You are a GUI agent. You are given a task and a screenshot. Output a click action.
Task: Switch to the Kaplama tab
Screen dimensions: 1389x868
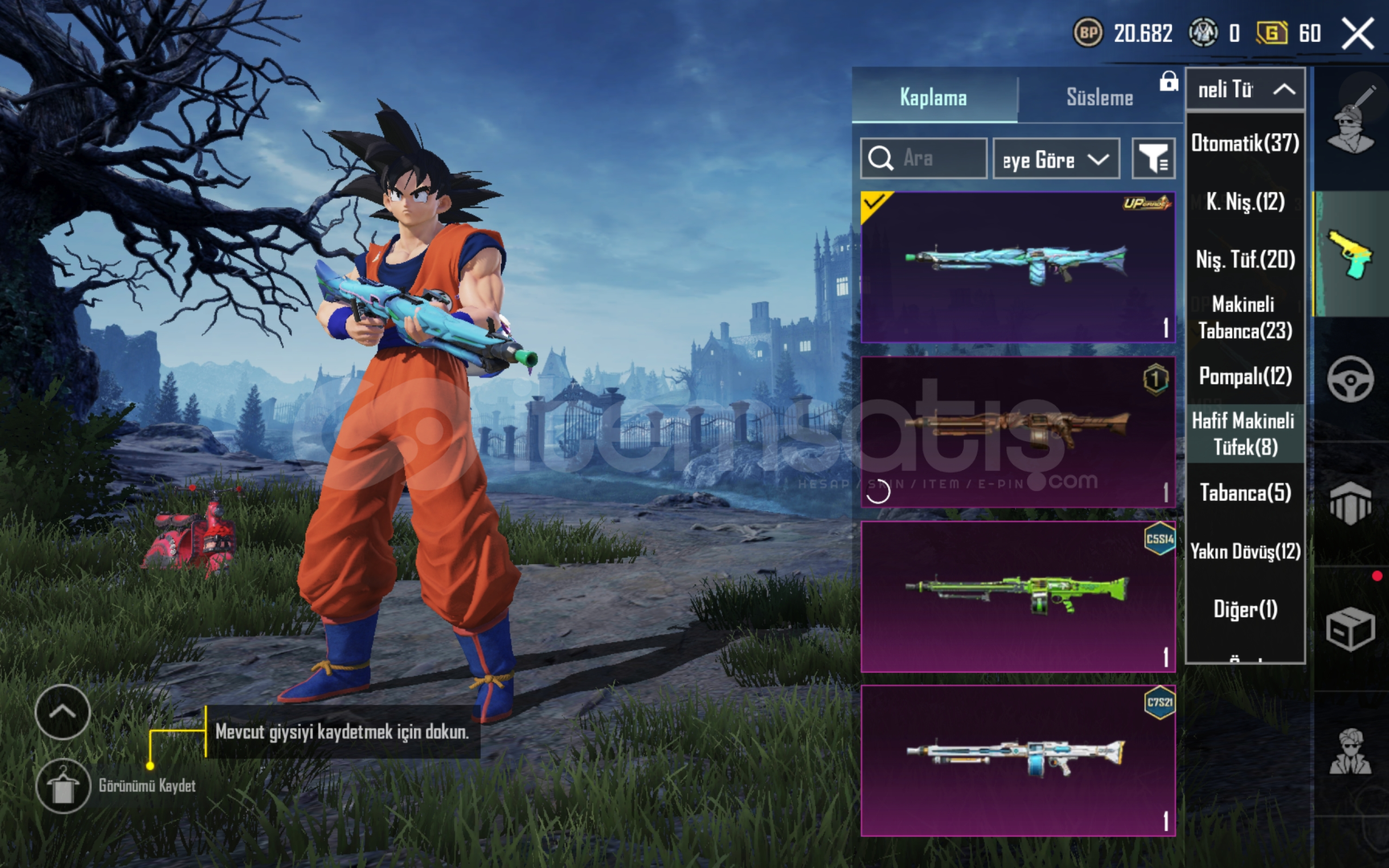pyautogui.click(x=934, y=97)
